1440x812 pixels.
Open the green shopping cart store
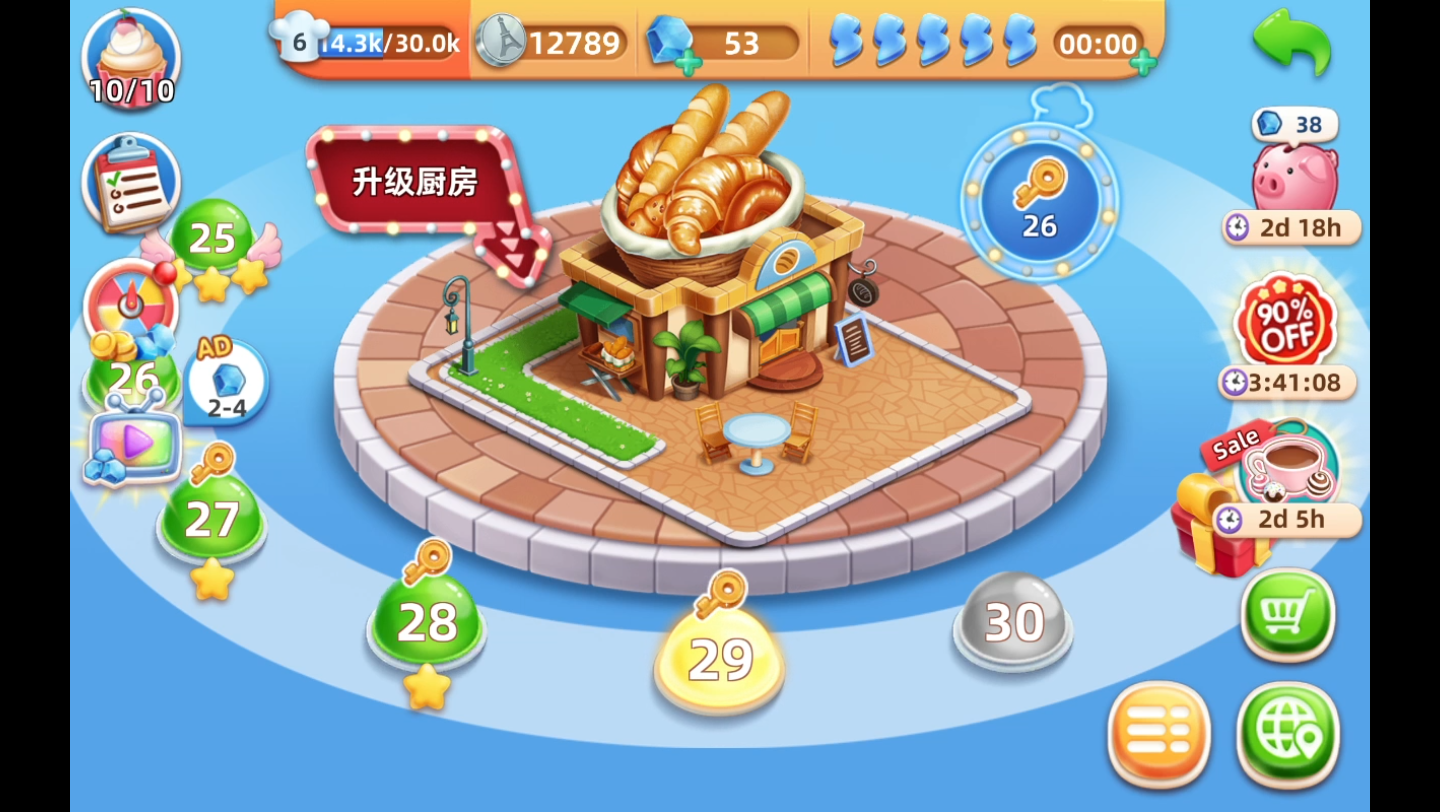(x=1288, y=617)
